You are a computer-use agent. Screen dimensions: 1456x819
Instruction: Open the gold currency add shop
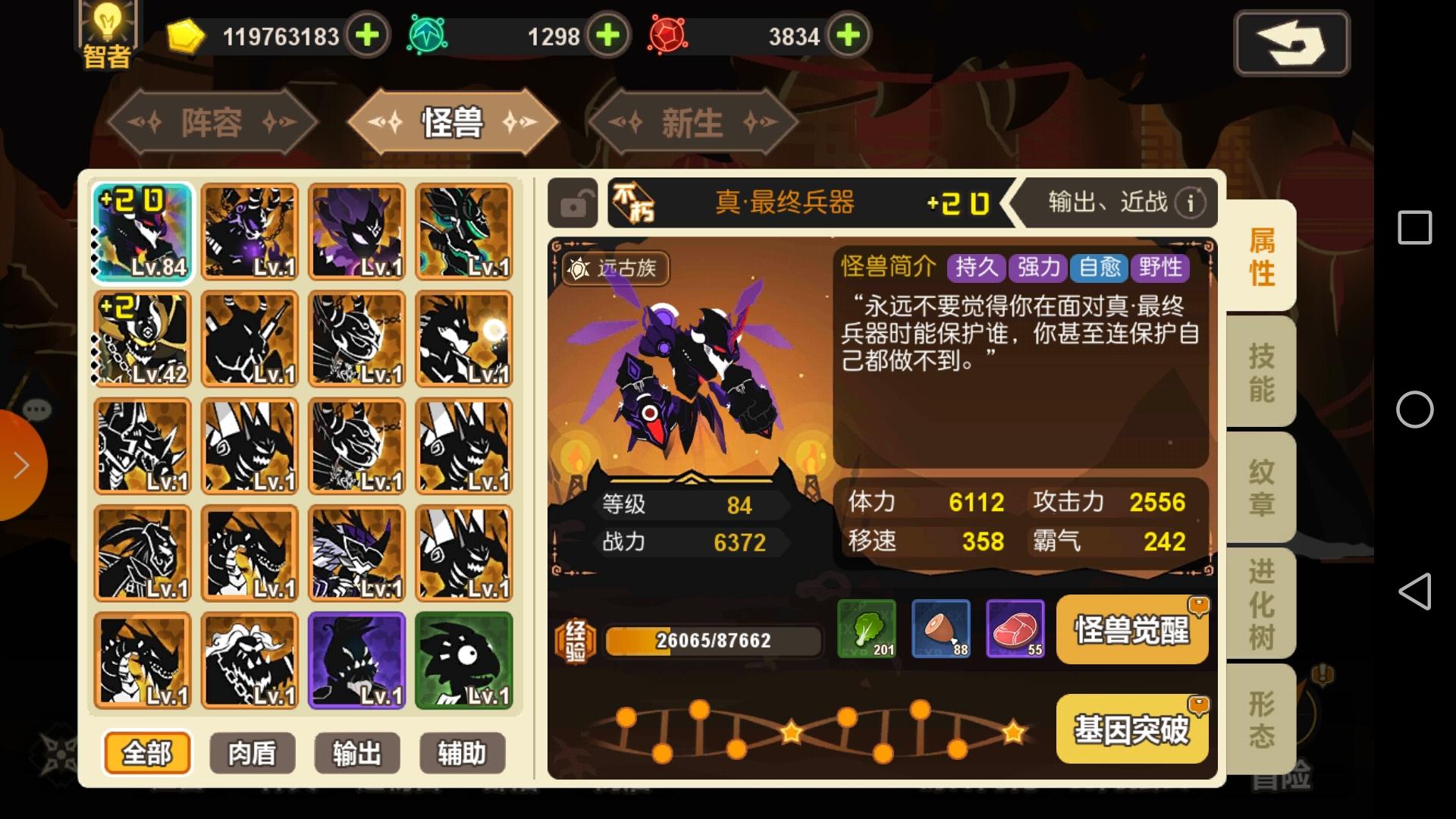(367, 36)
